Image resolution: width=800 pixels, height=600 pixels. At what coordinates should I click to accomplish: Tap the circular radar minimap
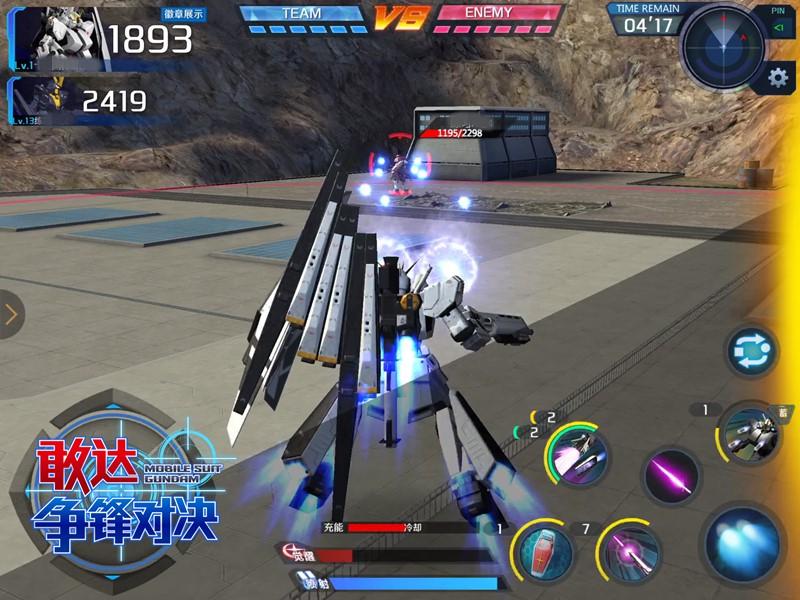[x=722, y=44]
